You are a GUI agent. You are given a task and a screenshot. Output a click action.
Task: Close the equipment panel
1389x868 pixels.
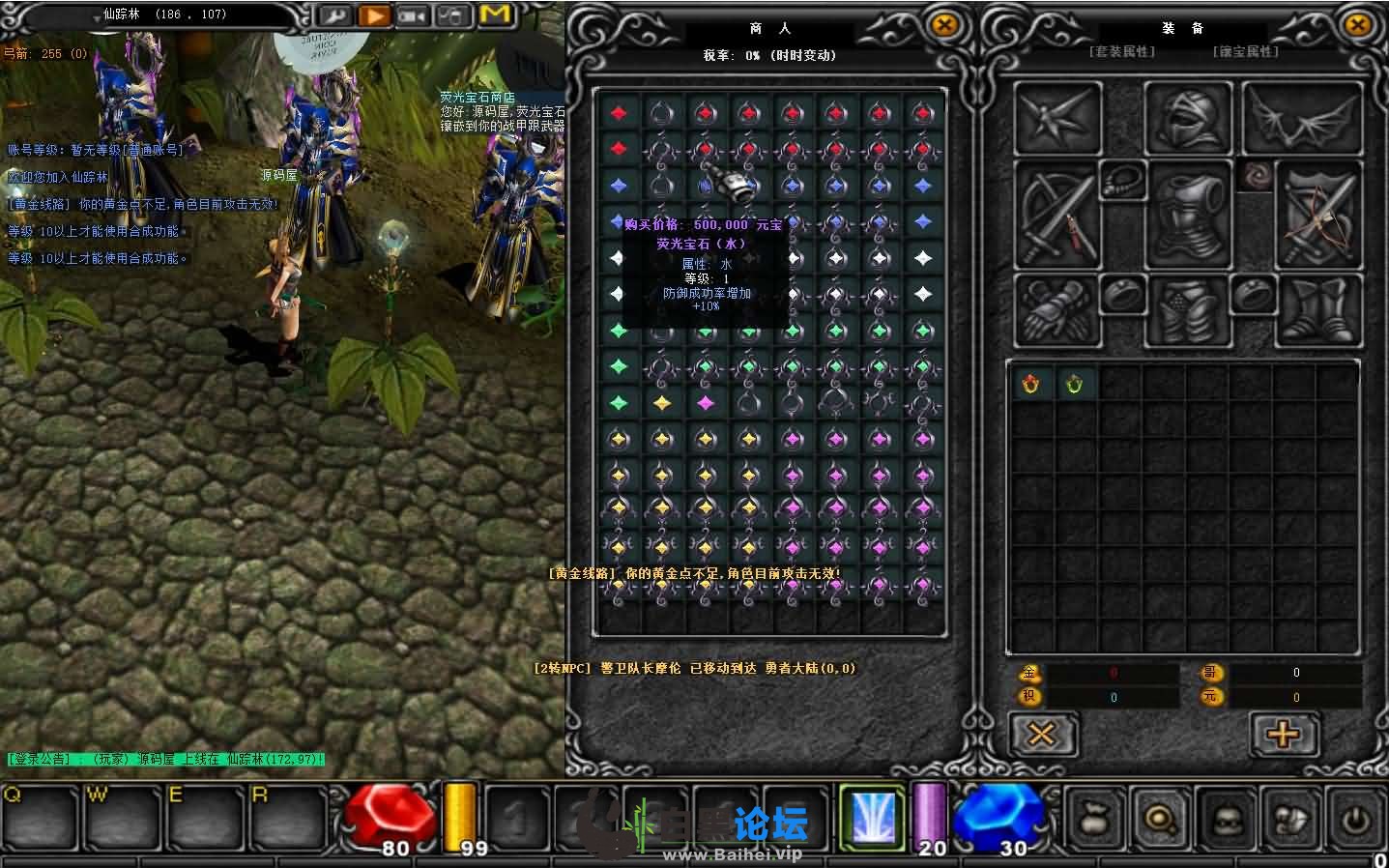[1357, 26]
